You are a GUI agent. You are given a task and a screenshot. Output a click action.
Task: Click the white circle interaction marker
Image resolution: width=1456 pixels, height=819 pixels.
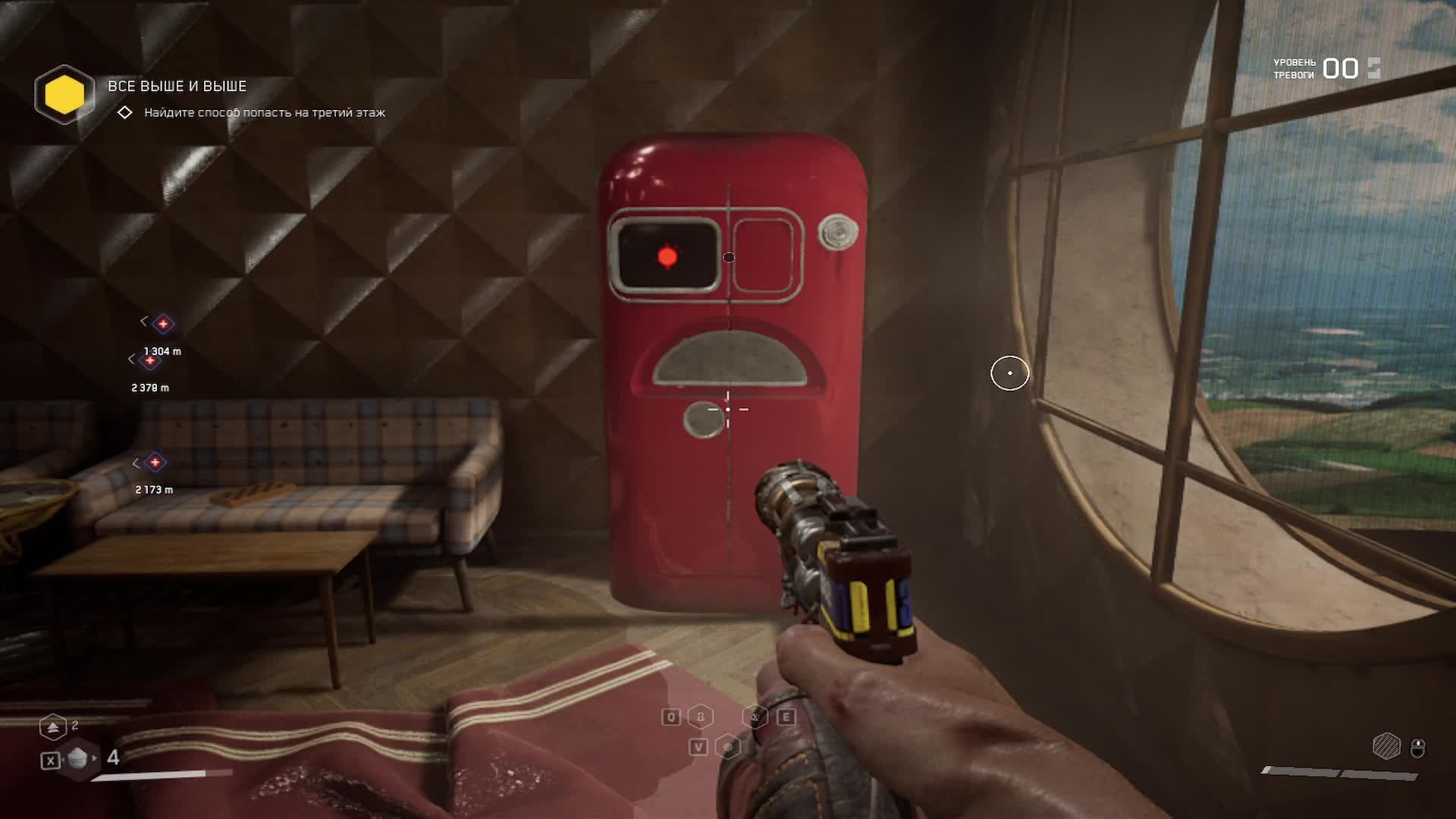[1009, 373]
